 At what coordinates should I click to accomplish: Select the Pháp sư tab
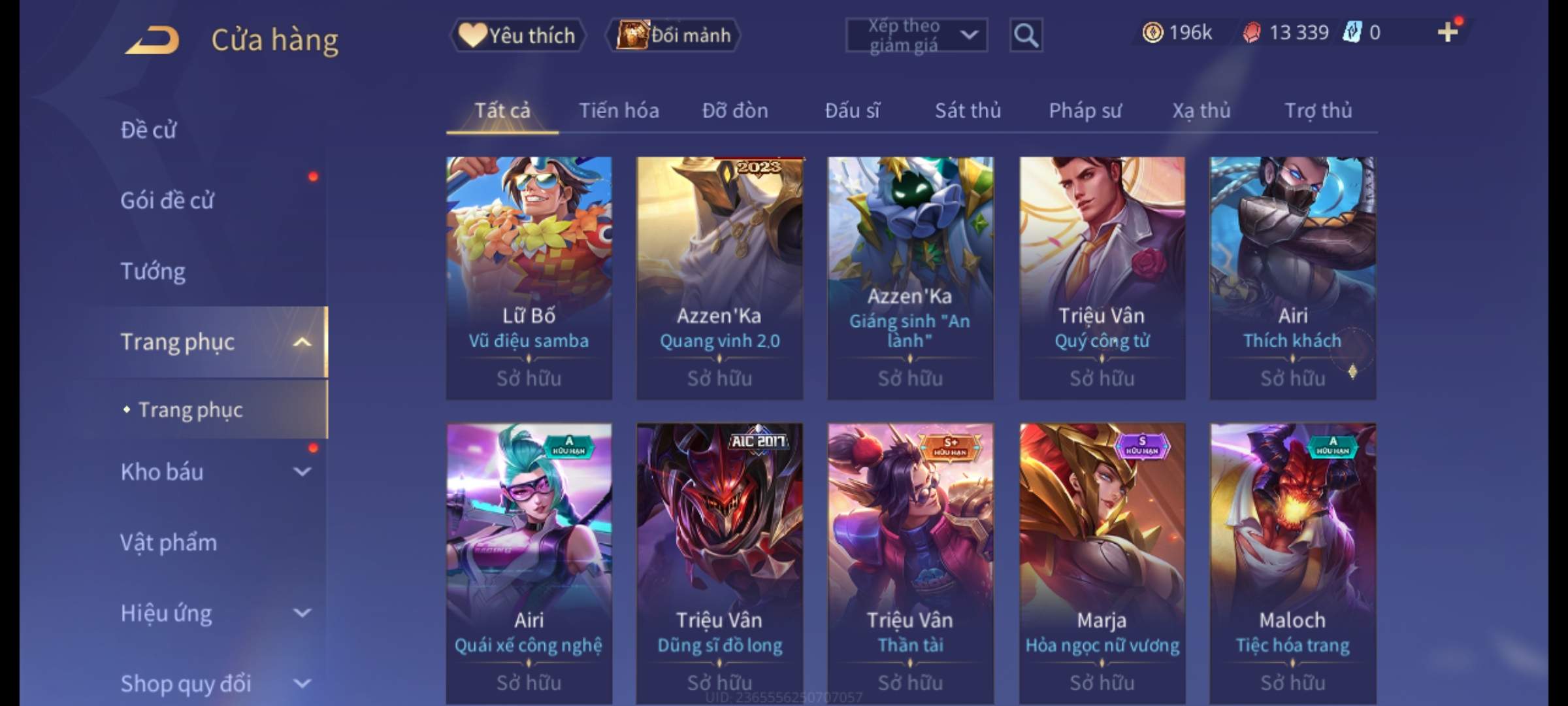[x=1085, y=111]
